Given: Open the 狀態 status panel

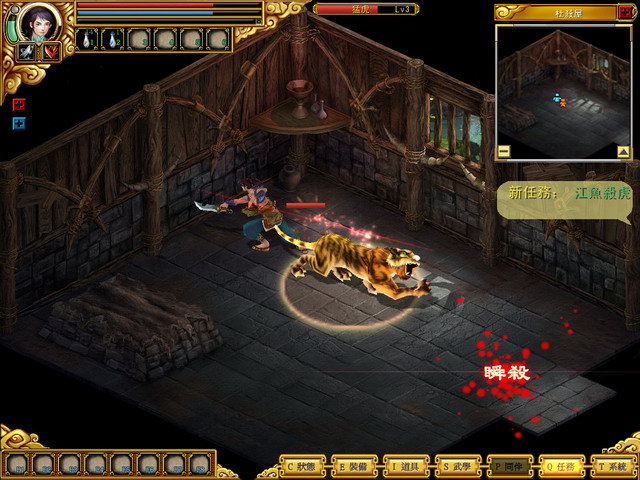Looking at the screenshot, I should [x=306, y=466].
